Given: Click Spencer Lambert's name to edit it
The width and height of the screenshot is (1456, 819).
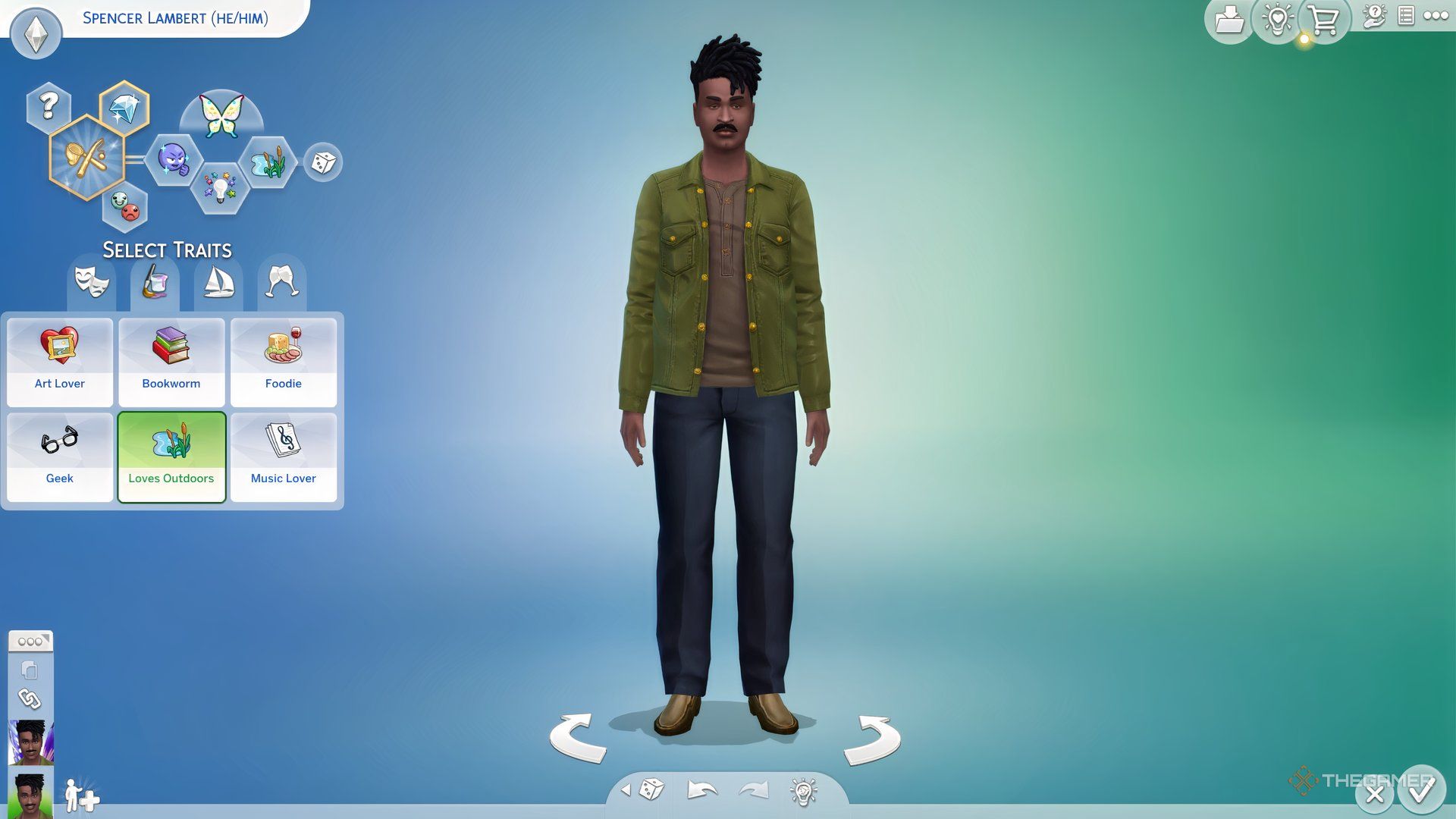Looking at the screenshot, I should [x=173, y=19].
